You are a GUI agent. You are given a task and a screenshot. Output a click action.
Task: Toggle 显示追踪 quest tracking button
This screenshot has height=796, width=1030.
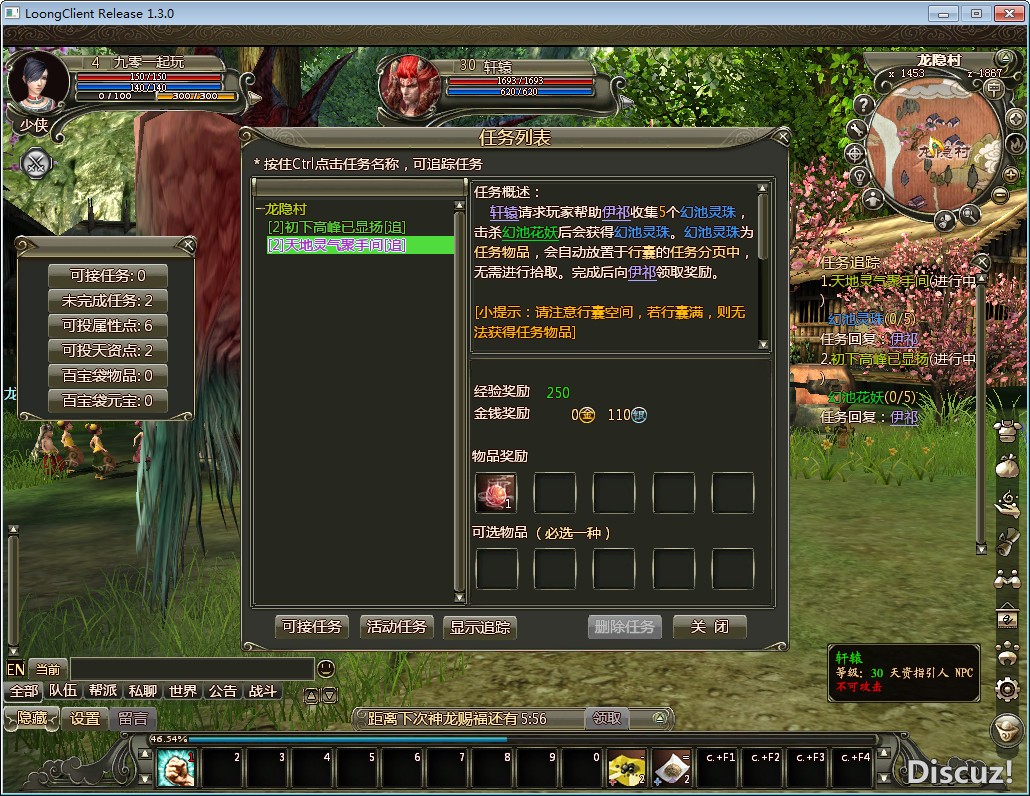(x=480, y=627)
